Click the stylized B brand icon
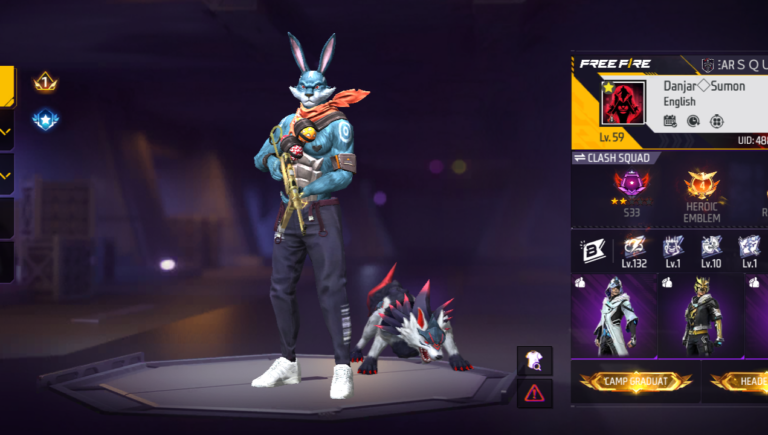Screen dimensions: 768x435 tap(590, 251)
